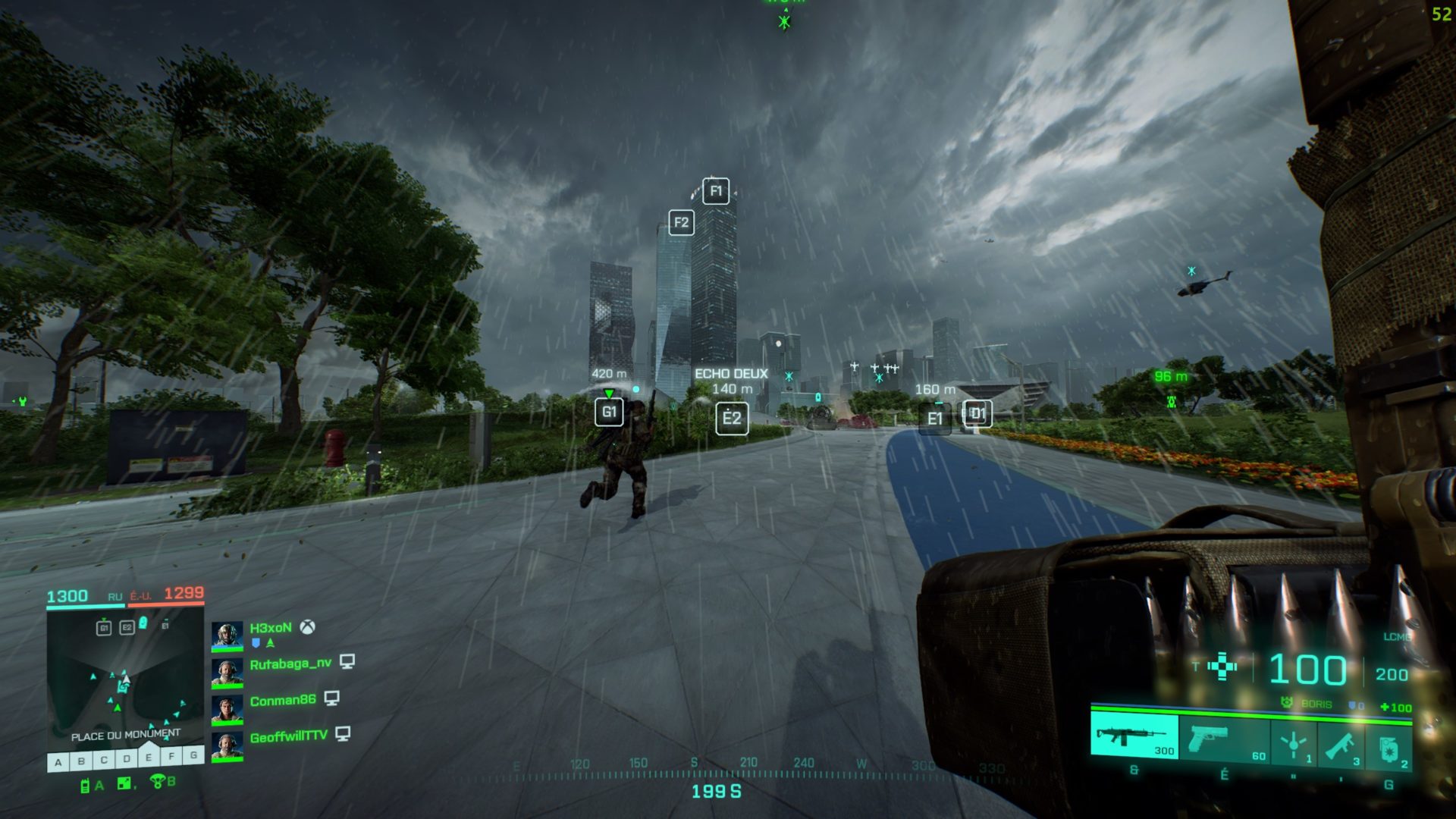Click the F1 objective marker
Viewport: 1456px width, 819px height.
pyautogui.click(x=716, y=191)
